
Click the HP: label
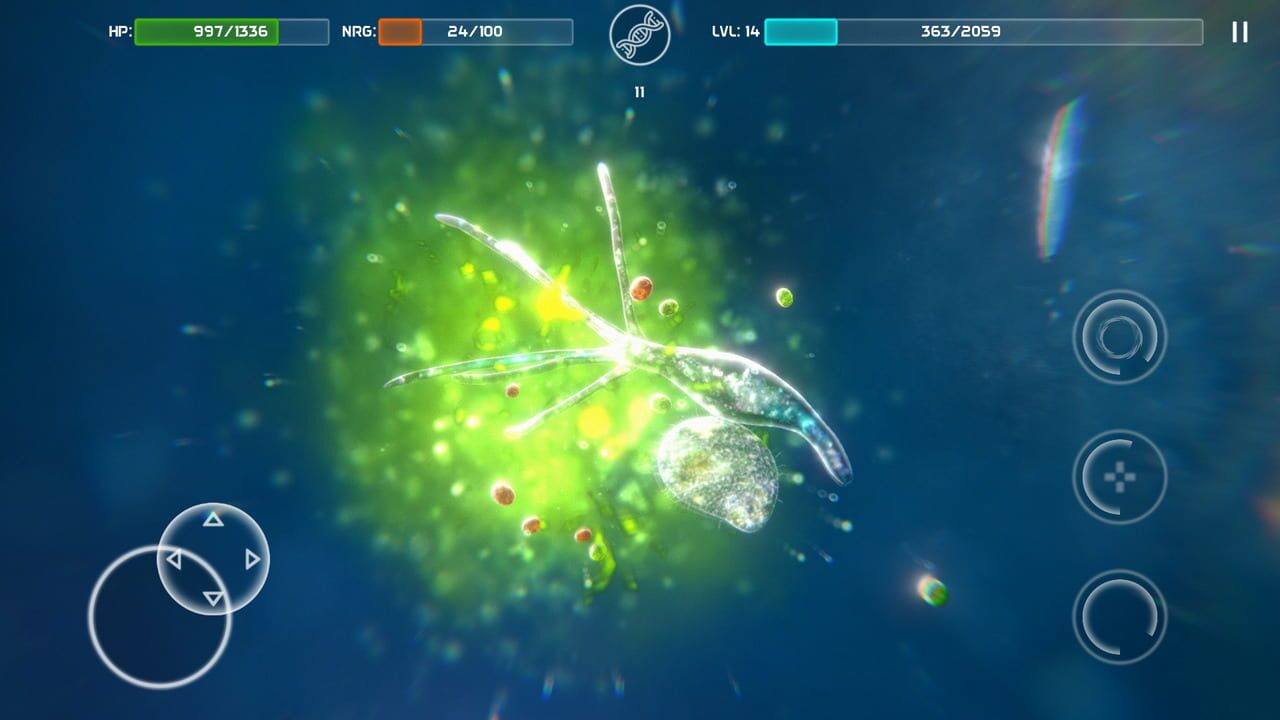119,31
